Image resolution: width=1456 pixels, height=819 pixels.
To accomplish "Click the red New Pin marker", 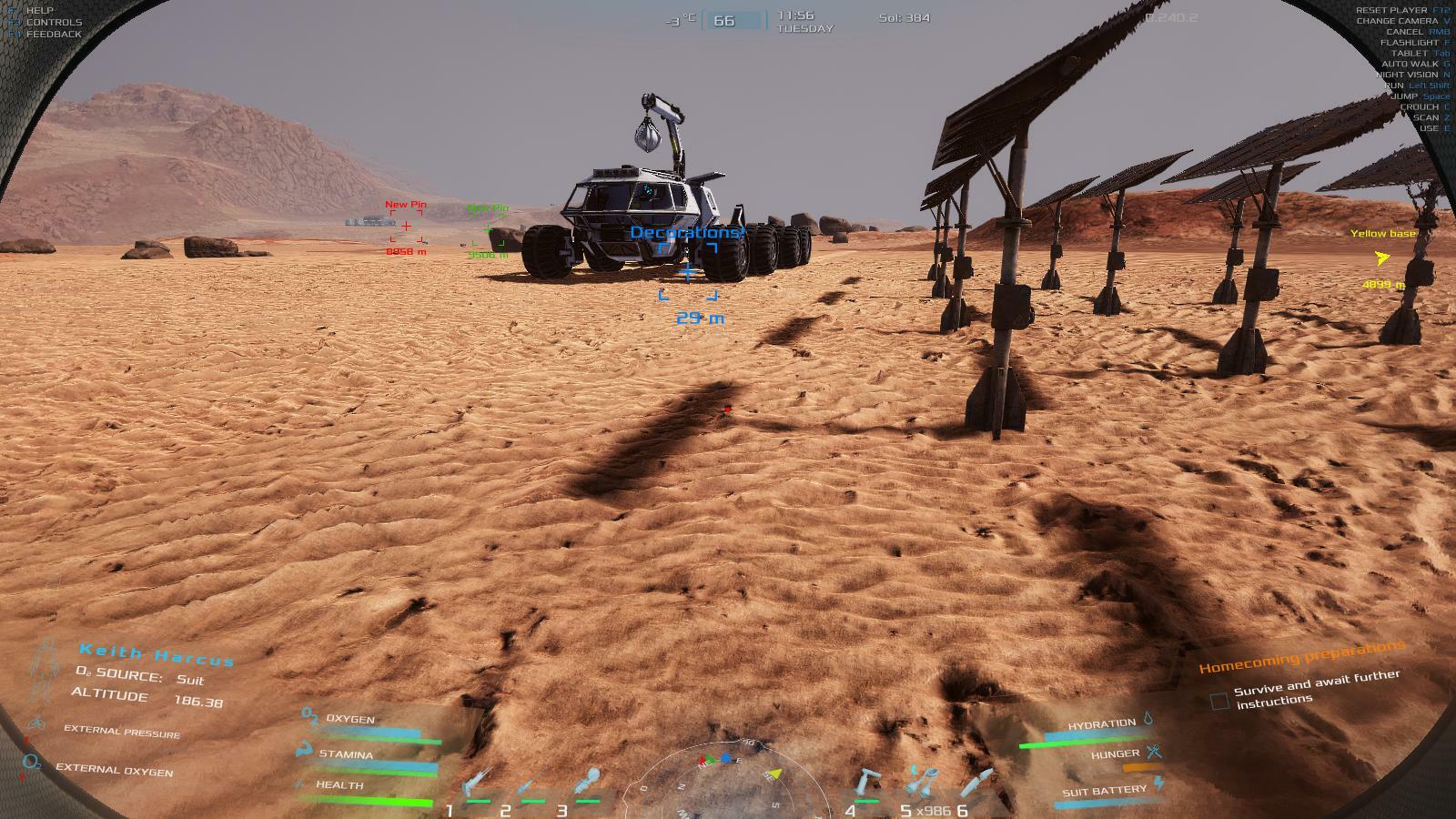I will coord(406,227).
